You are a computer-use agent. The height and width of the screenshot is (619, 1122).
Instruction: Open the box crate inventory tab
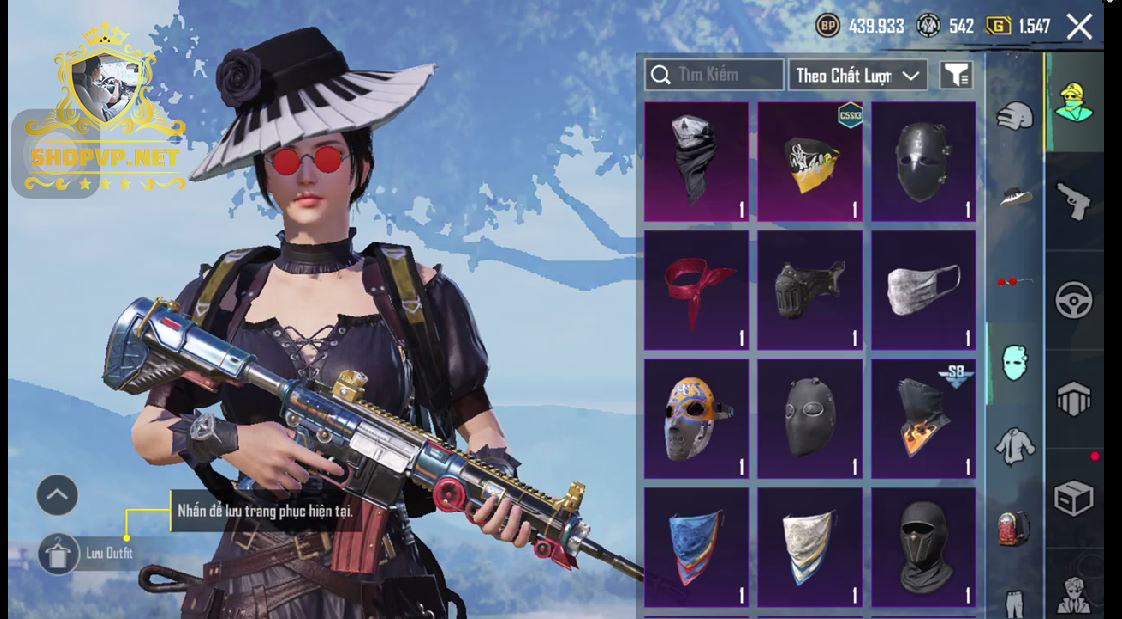click(x=1074, y=497)
